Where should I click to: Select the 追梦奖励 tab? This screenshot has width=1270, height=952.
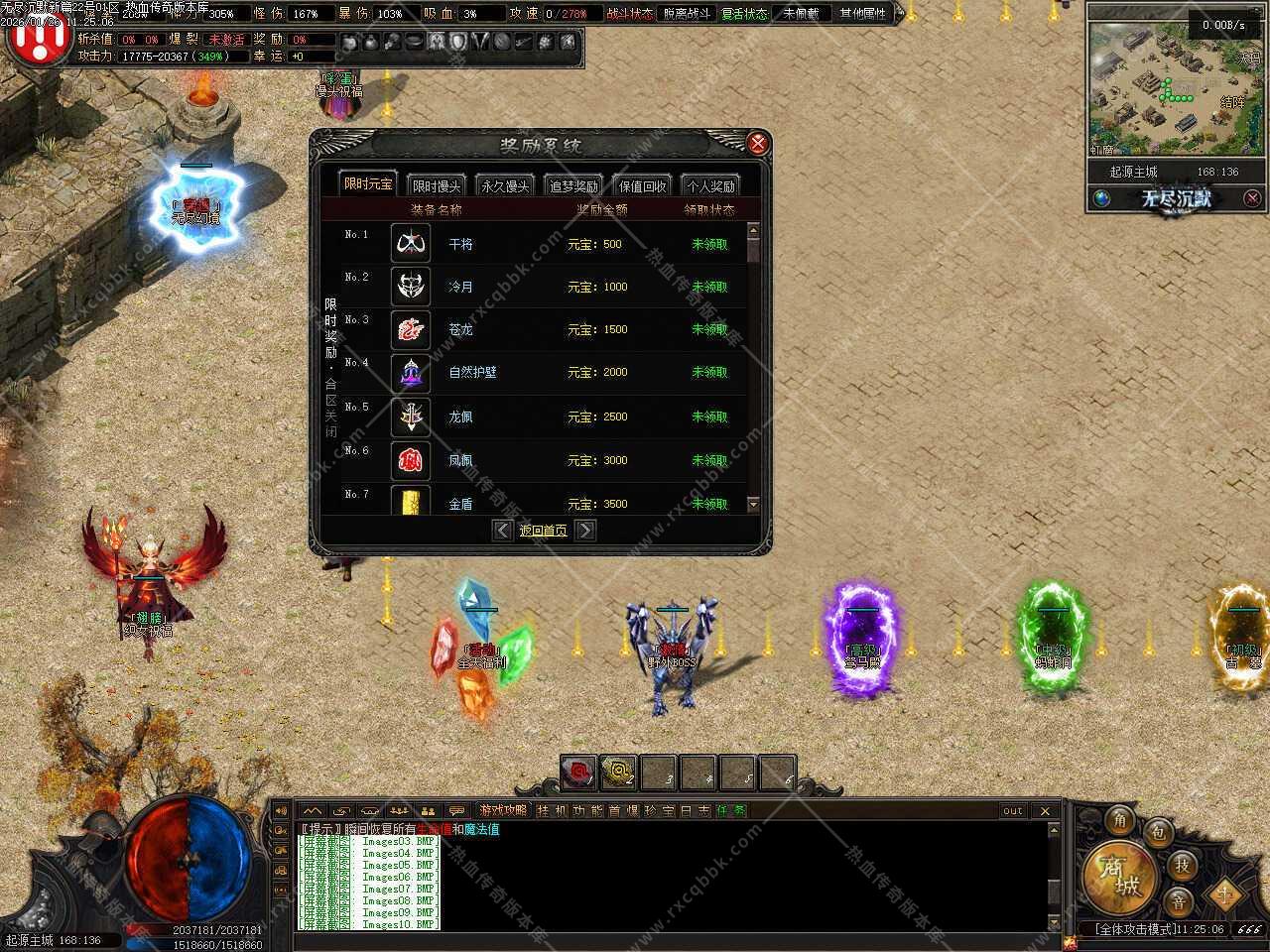click(573, 186)
